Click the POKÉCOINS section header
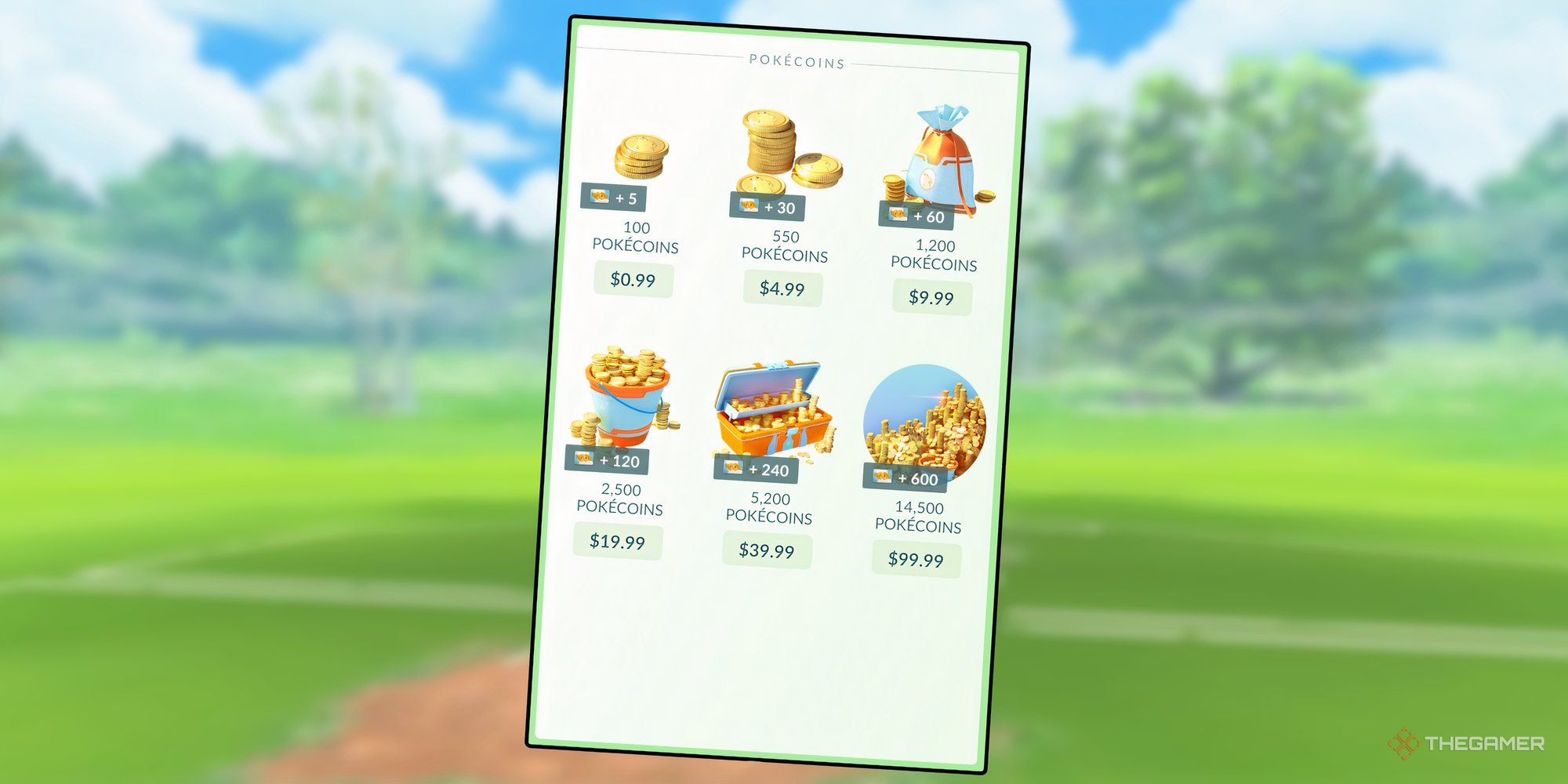The height and width of the screenshot is (784, 1568). 796,63
